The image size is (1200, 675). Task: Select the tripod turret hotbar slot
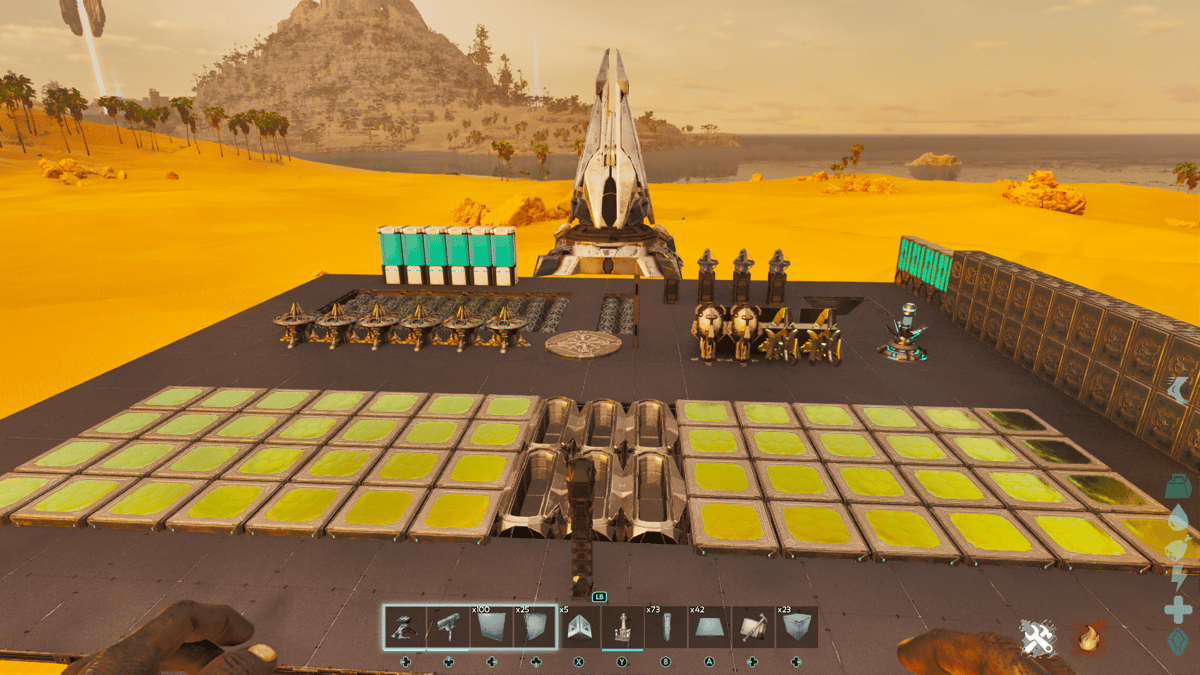[405, 627]
